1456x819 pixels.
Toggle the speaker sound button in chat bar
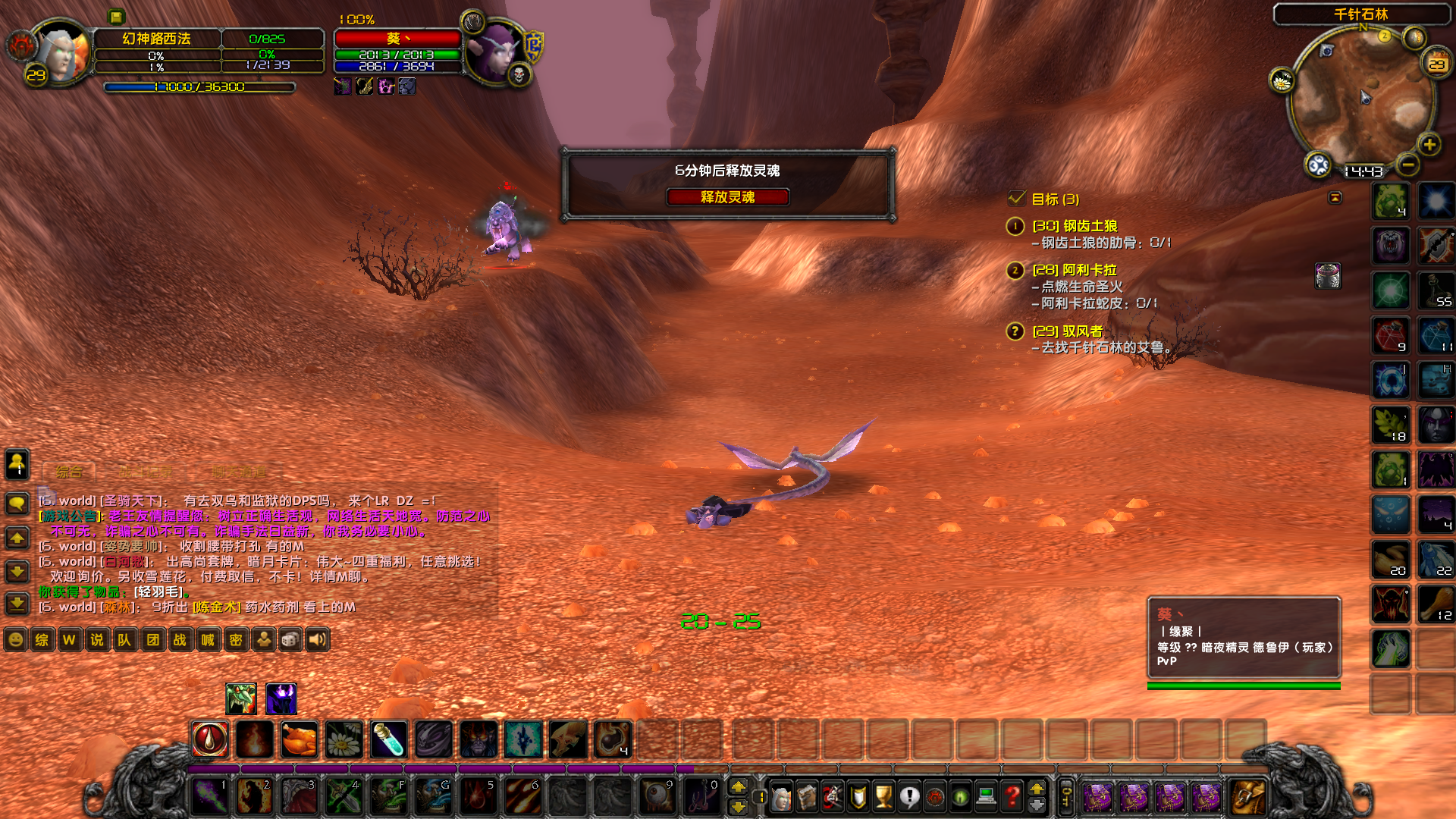pos(318,639)
